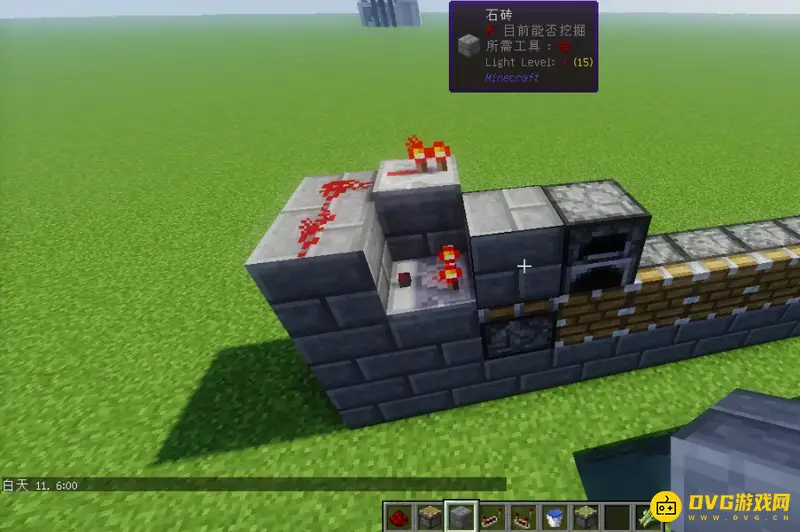800x532 pixels.
Task: Select the redstone comparator slot
Action: click(x=520, y=518)
